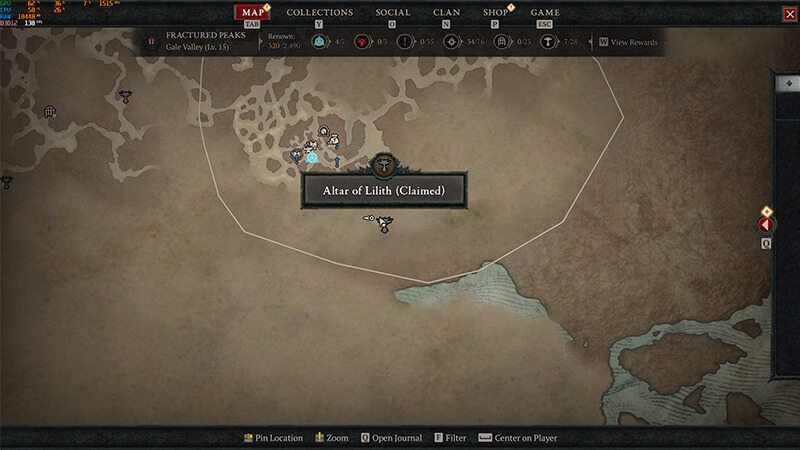Select the Map tab

[x=253, y=13]
